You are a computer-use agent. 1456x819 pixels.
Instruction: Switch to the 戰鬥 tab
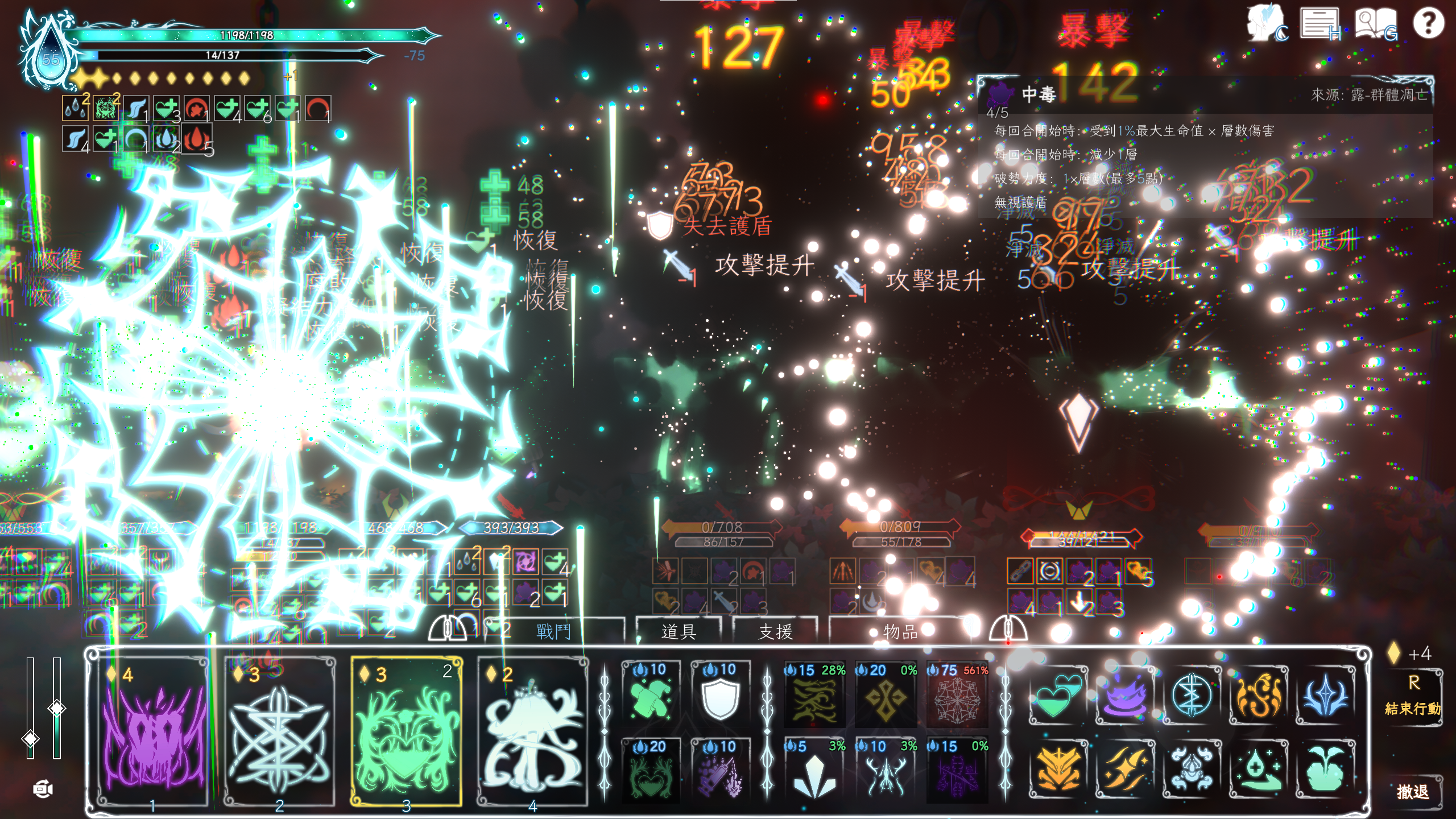pyautogui.click(x=553, y=631)
